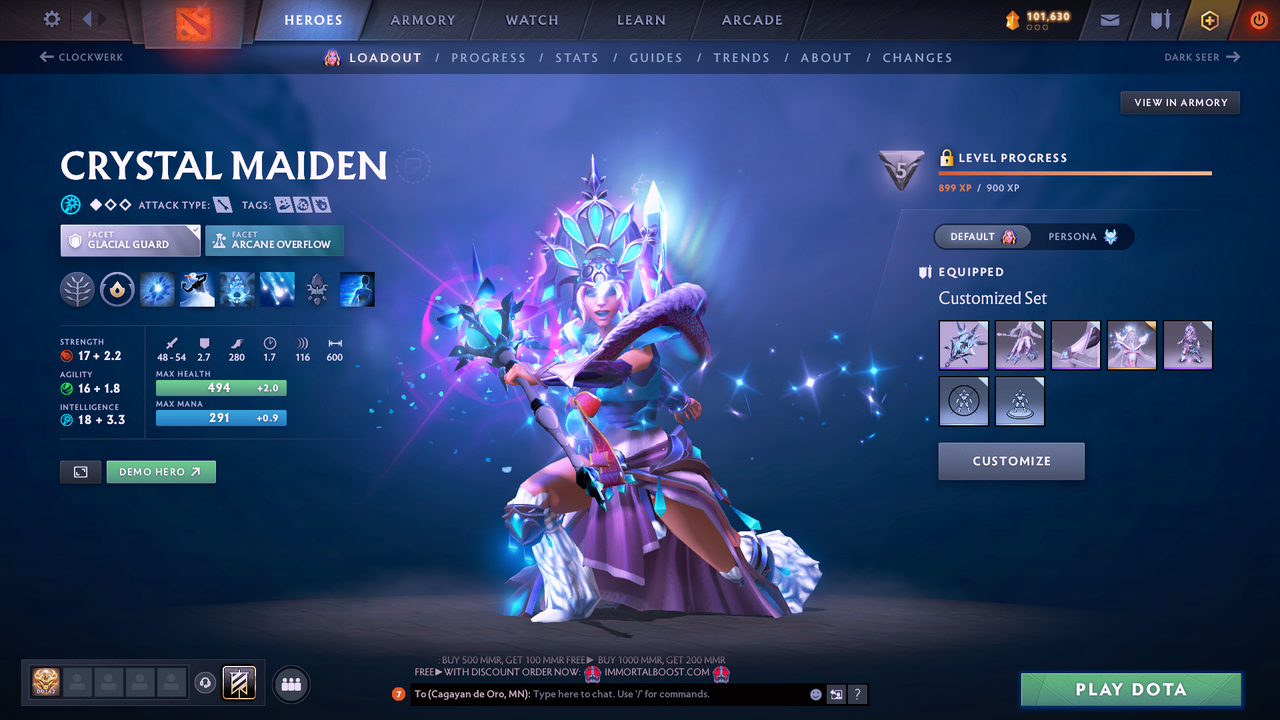Switch to the Persona view
1280x720 pixels.
[1083, 236]
